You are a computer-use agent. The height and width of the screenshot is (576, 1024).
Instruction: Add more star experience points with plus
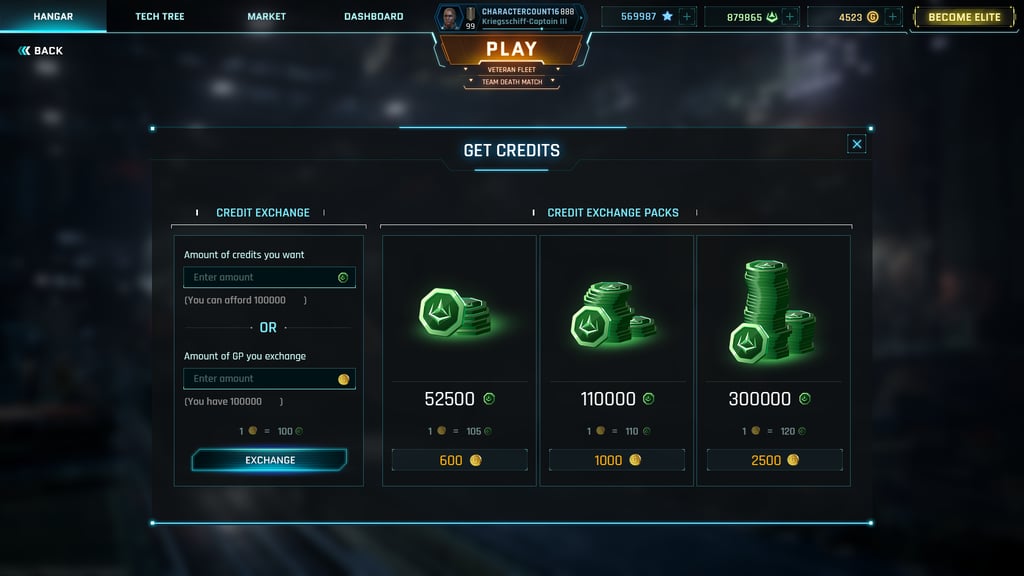tap(686, 17)
